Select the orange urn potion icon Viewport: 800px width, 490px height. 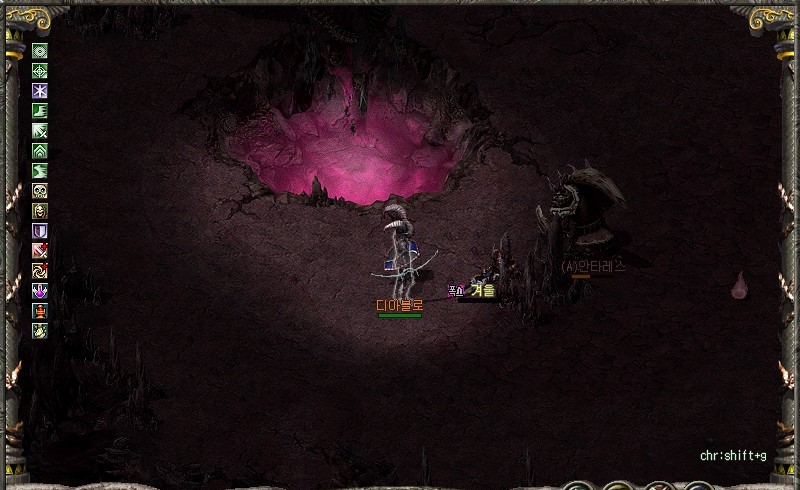[x=40, y=311]
